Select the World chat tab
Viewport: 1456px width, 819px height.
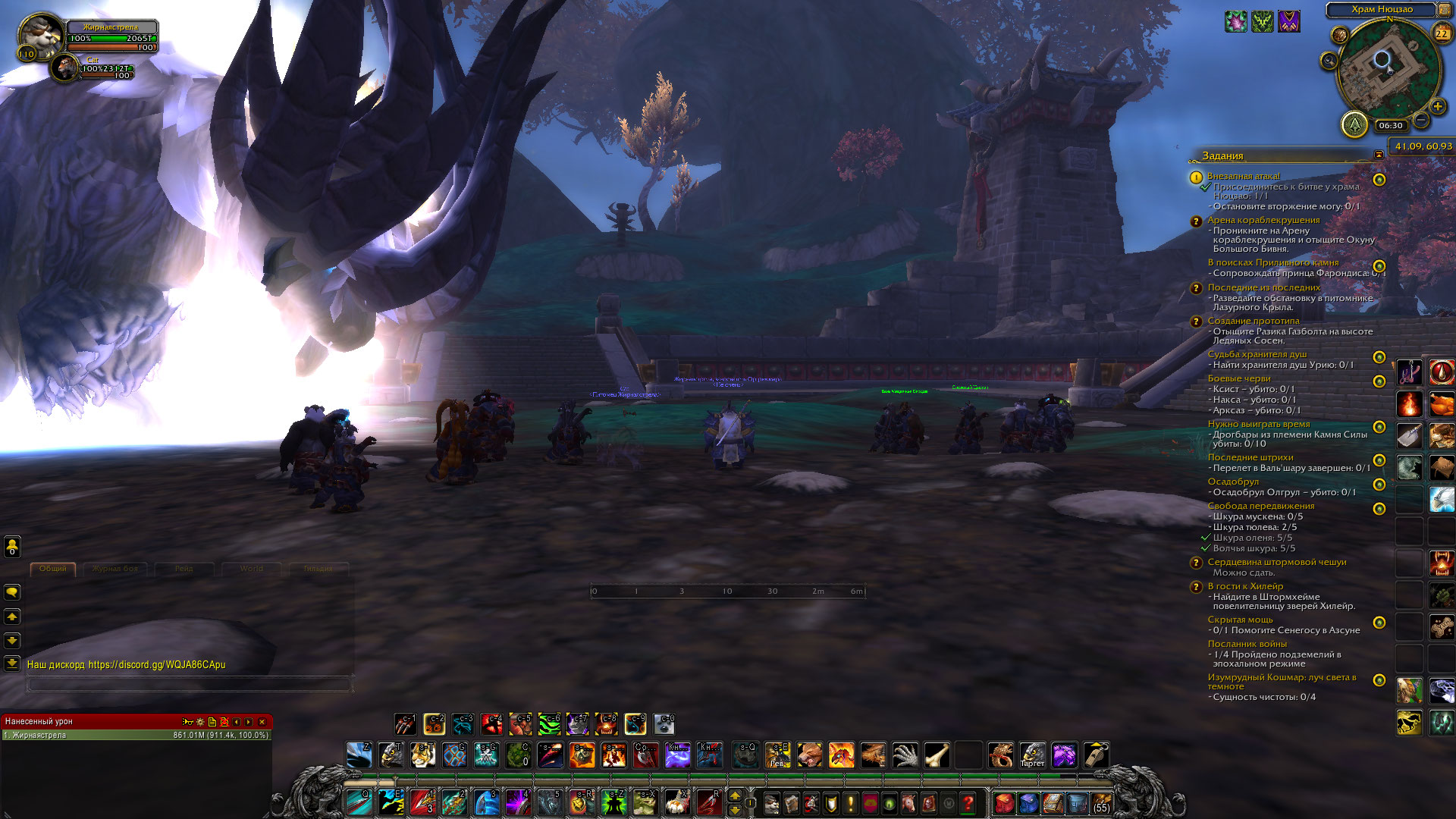(x=252, y=569)
